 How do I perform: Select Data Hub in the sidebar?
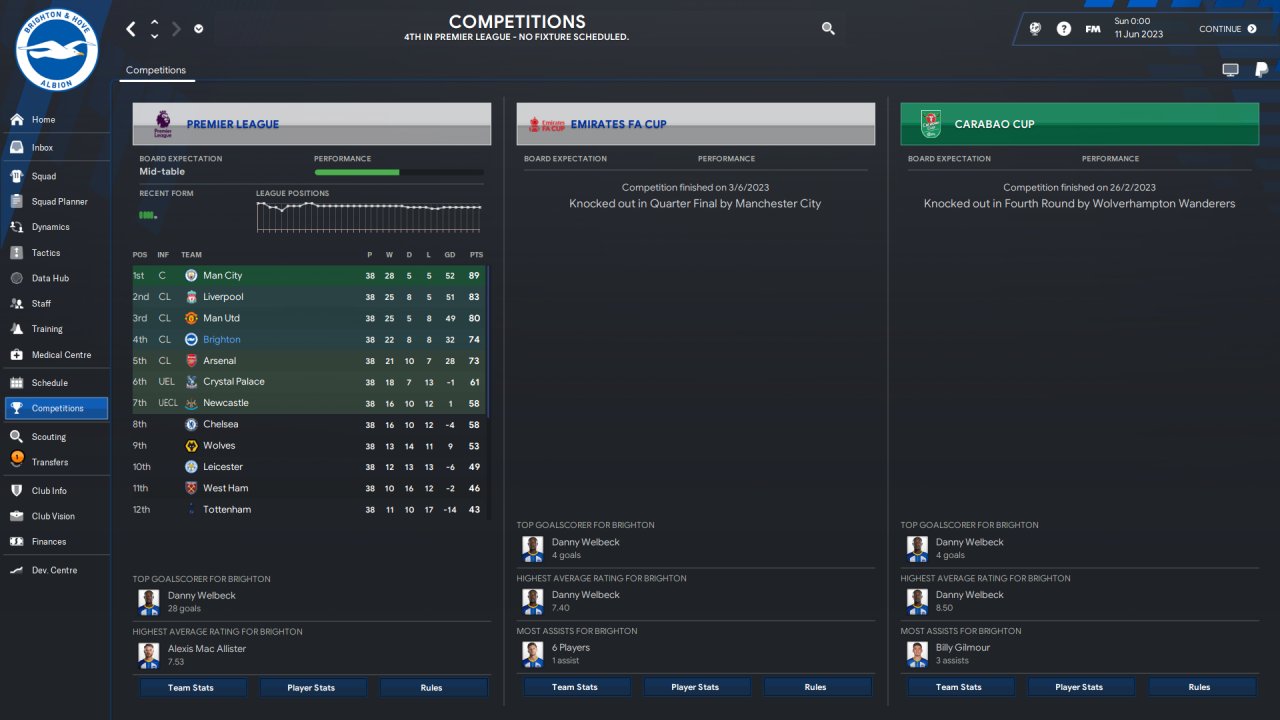point(50,278)
